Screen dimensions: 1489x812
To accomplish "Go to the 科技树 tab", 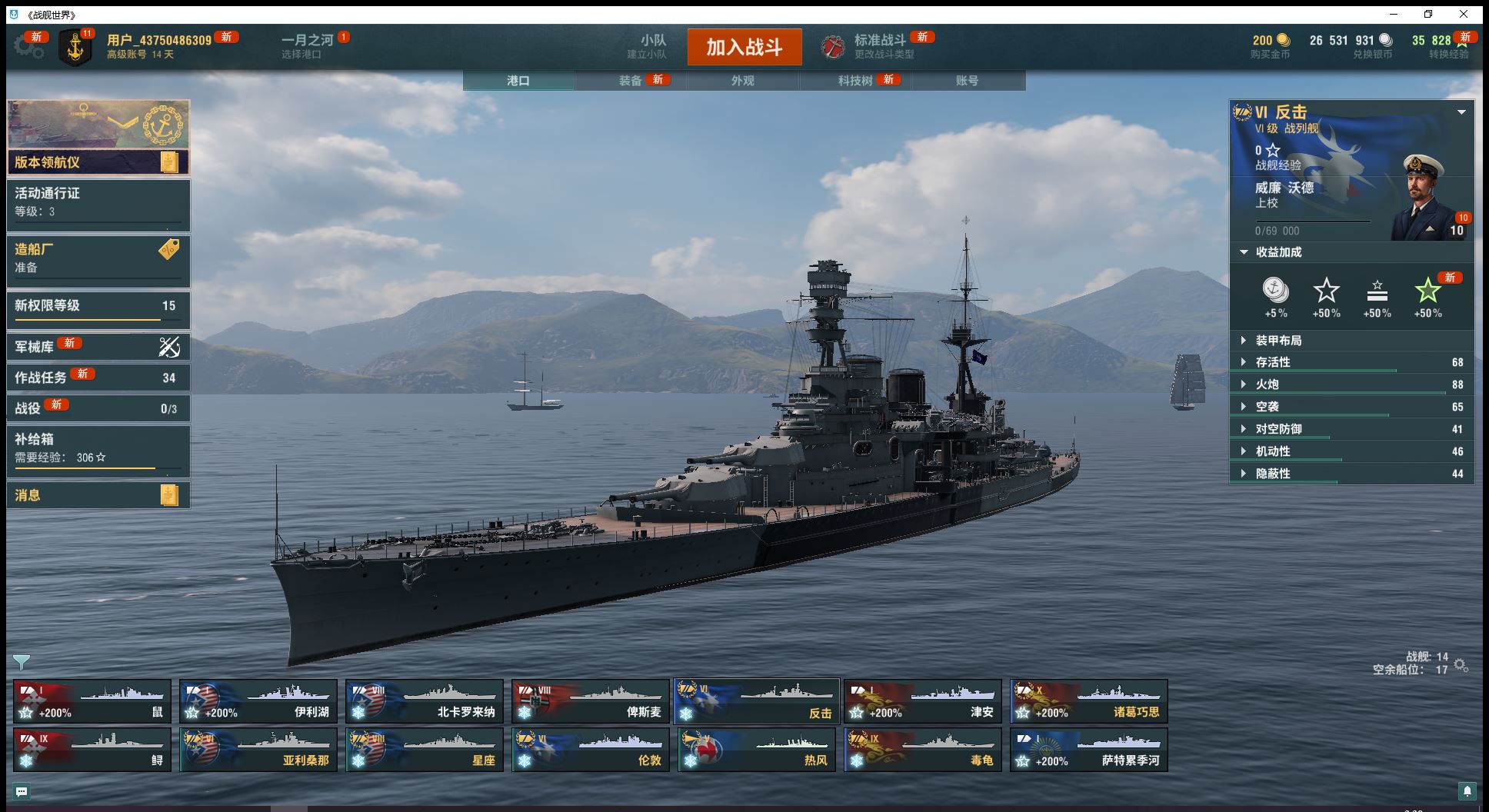I will click(855, 81).
